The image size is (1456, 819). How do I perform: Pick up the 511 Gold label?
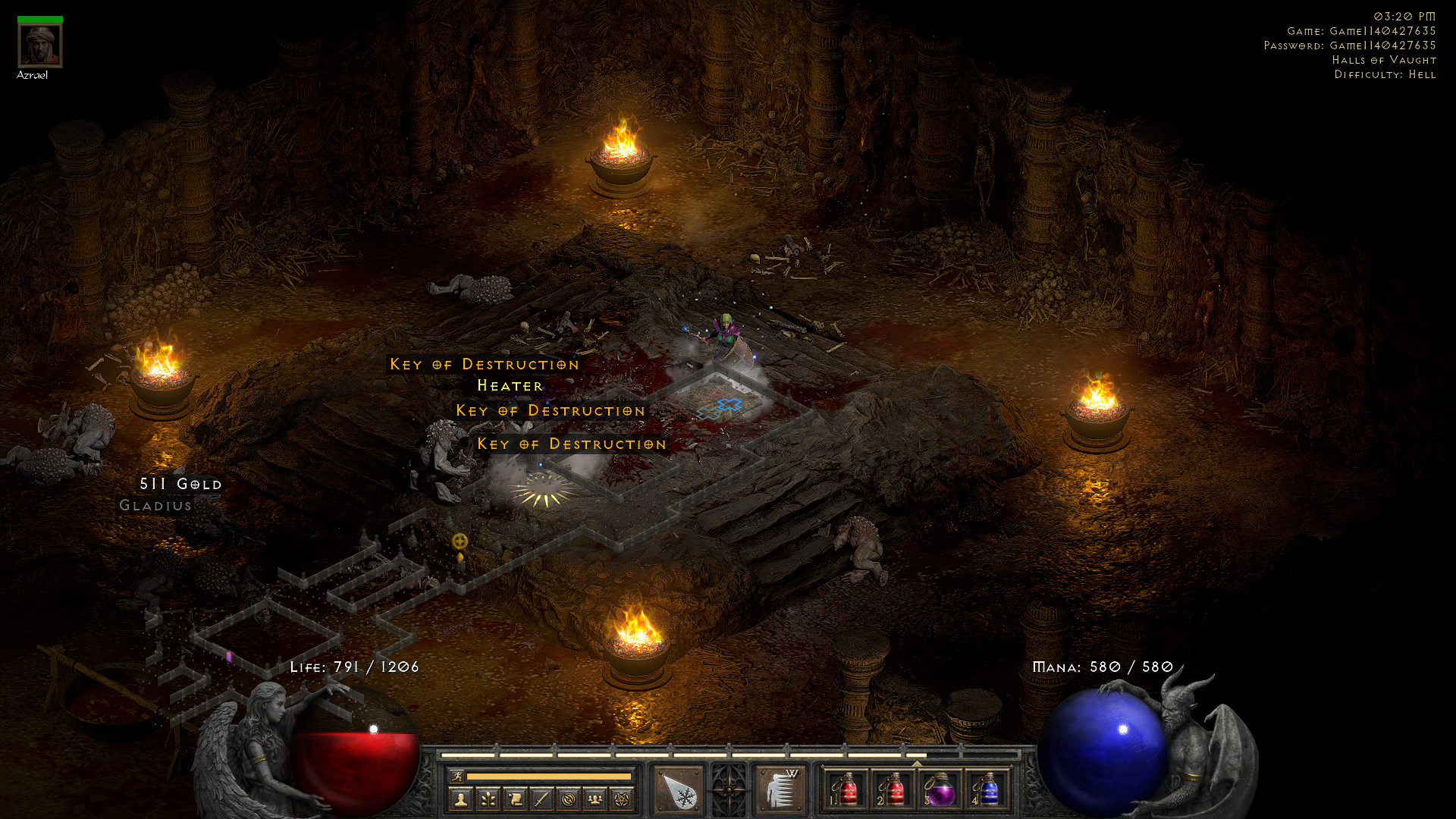click(x=180, y=484)
